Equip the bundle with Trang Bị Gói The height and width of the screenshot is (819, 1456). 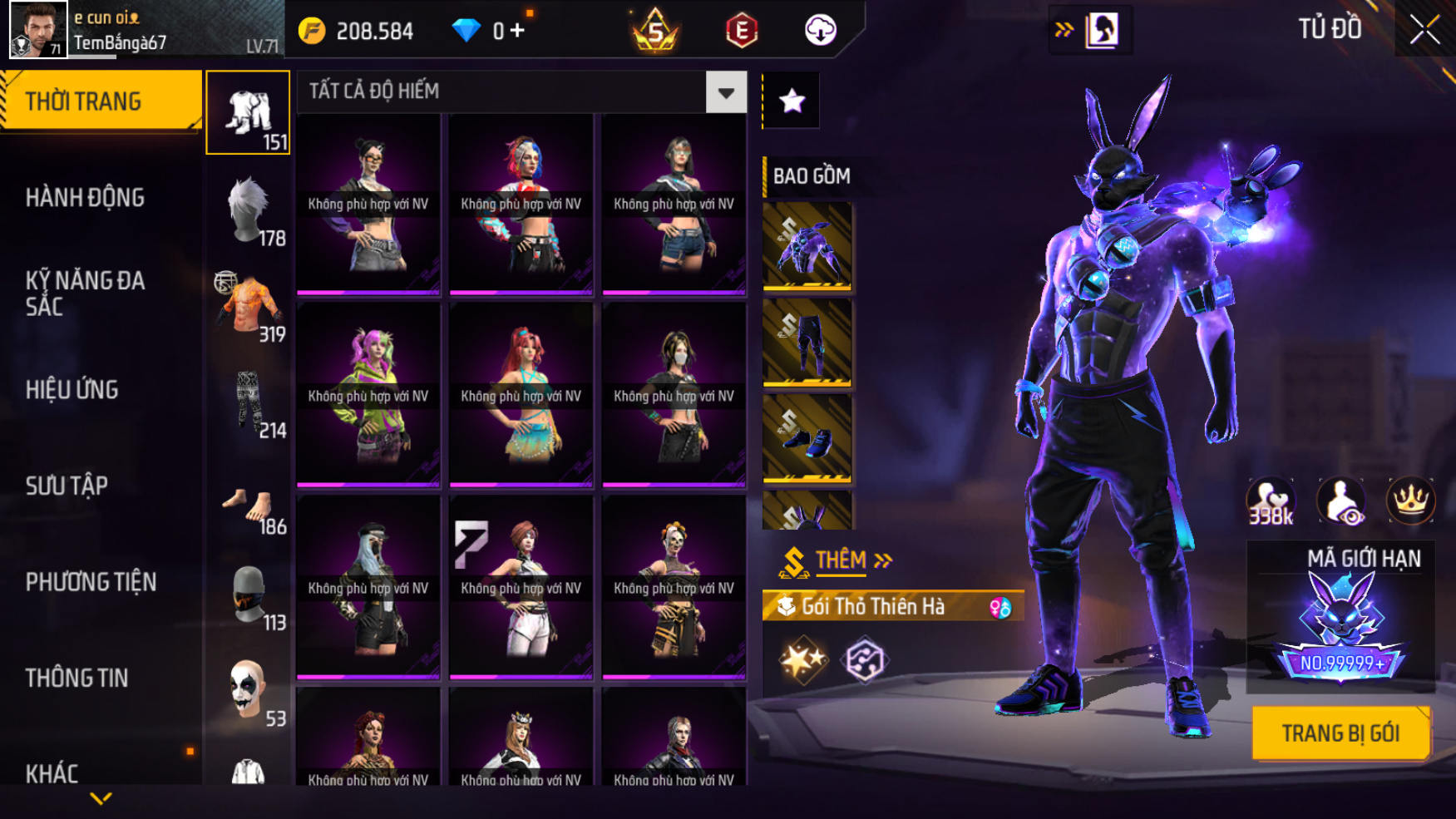[x=1340, y=733]
